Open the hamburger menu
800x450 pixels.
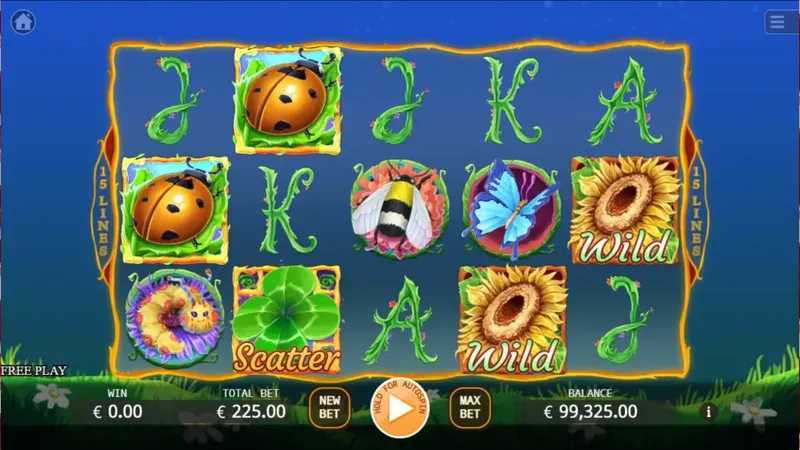[x=779, y=22]
